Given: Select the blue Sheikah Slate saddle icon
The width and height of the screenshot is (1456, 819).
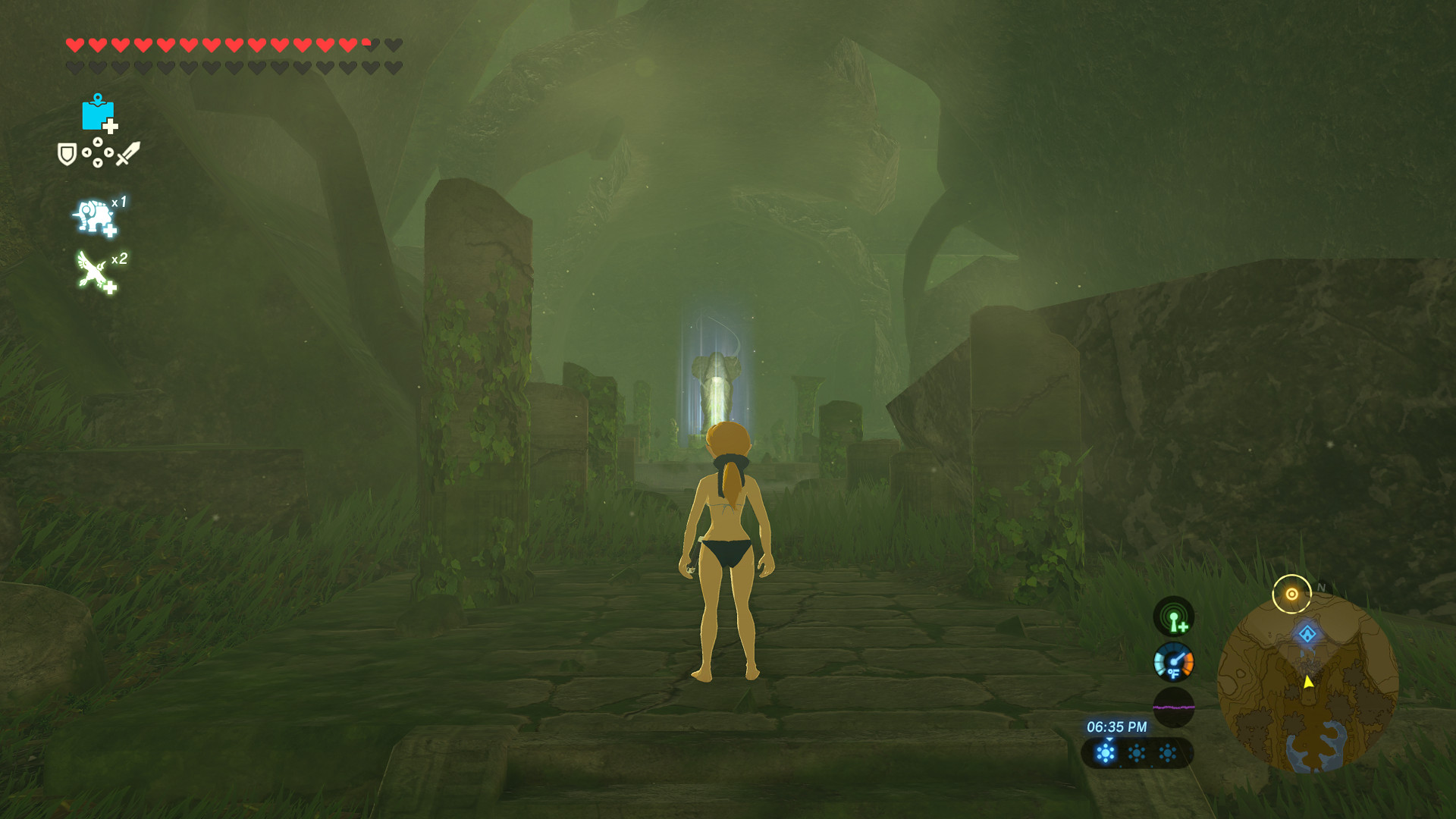Looking at the screenshot, I should [x=98, y=115].
